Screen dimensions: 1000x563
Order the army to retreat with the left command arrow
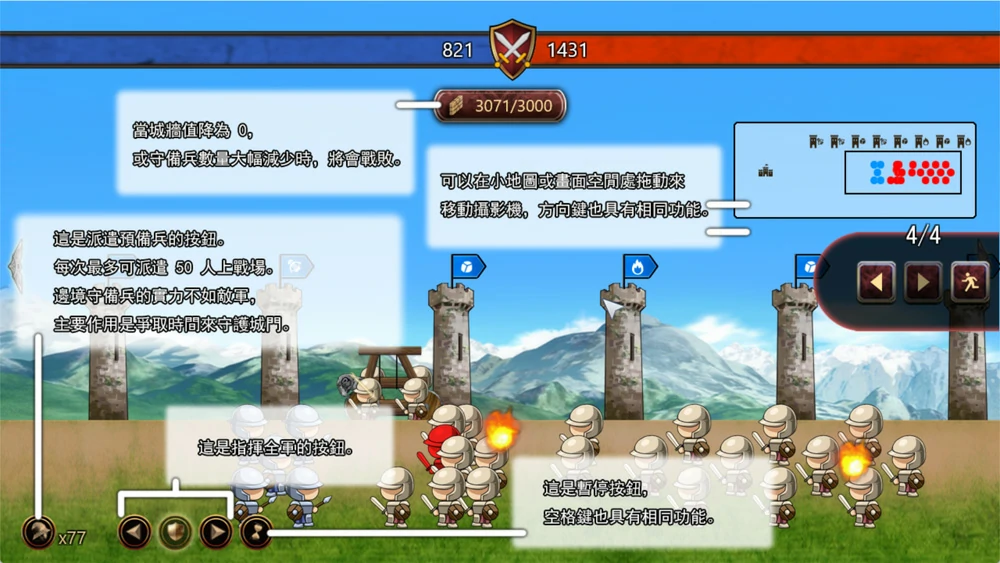(134, 531)
